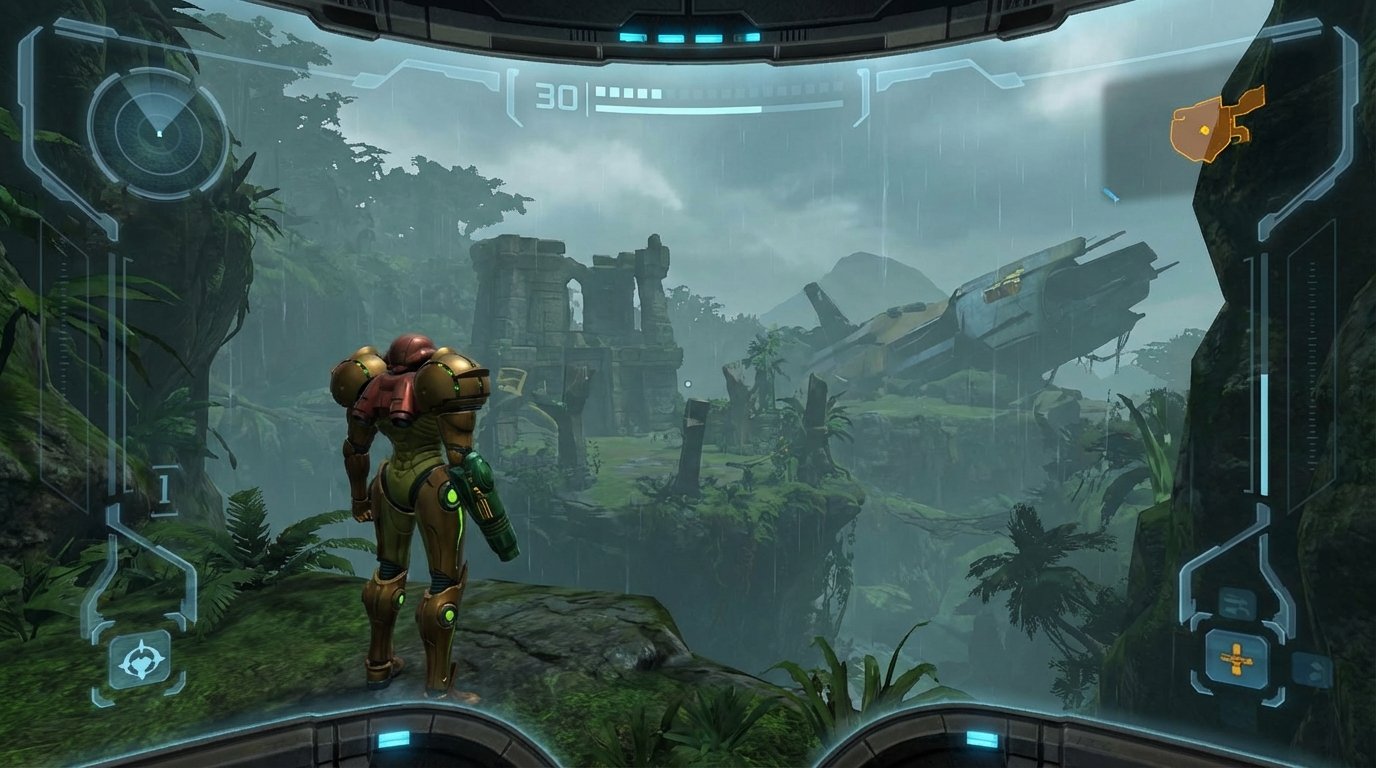
Task: Select the orange cross beam icon
Action: [x=1236, y=660]
